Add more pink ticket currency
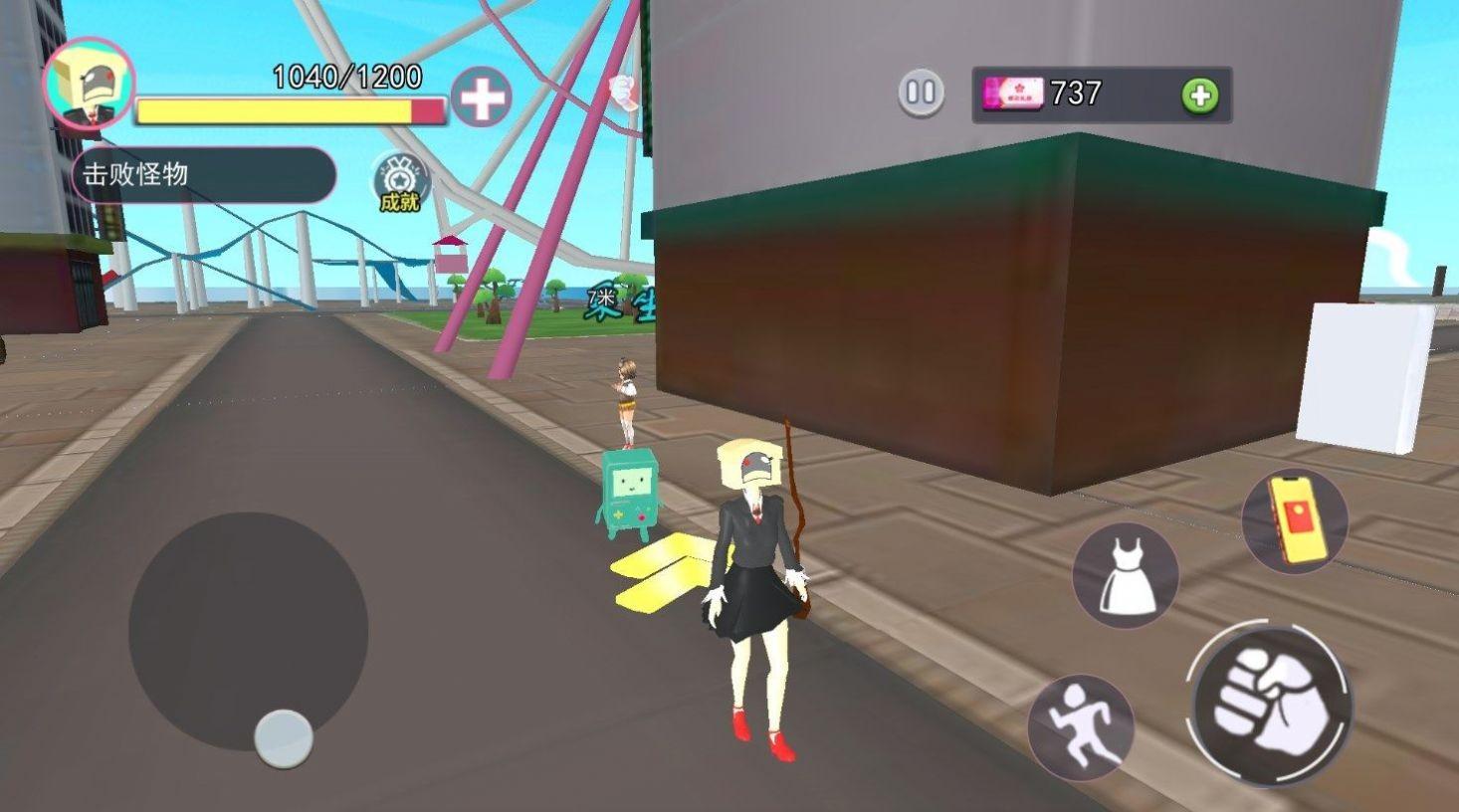Image resolution: width=1459 pixels, height=812 pixels. pyautogui.click(x=1200, y=96)
